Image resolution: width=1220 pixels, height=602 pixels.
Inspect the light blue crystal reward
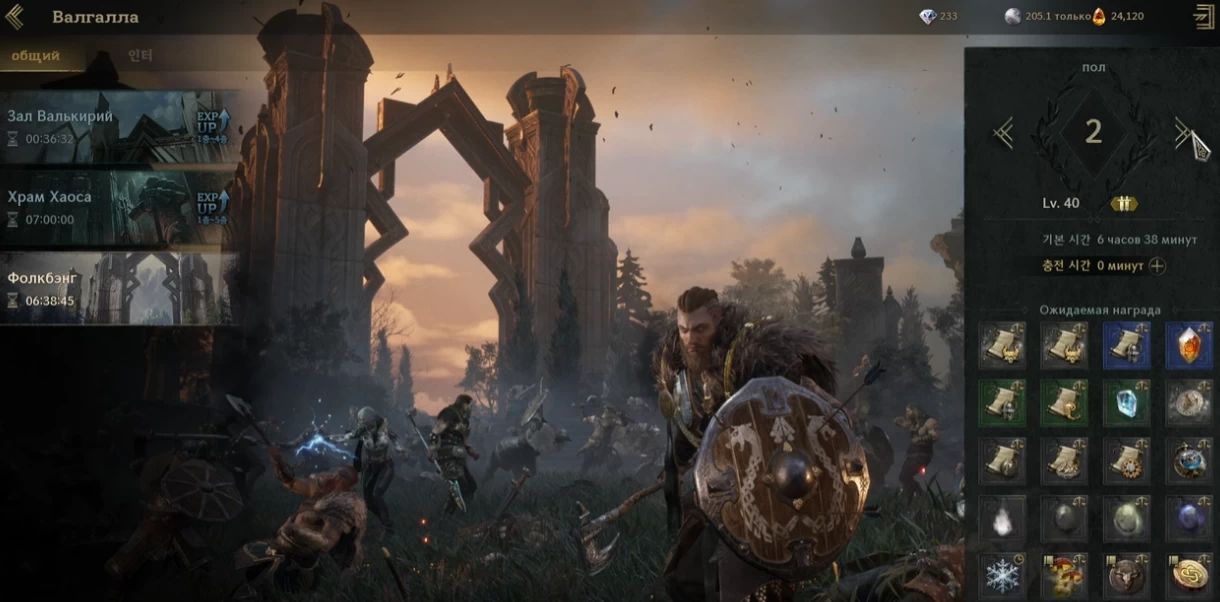tap(1126, 403)
